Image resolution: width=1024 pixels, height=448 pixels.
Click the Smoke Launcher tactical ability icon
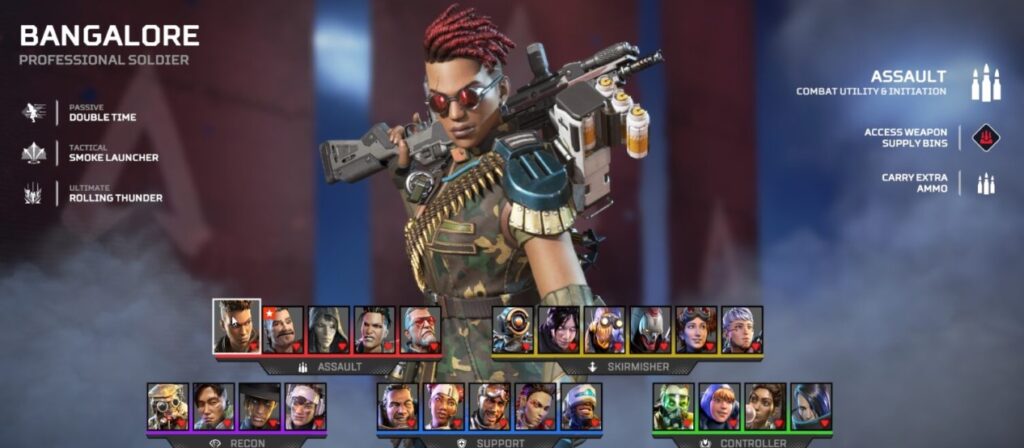[x=35, y=153]
